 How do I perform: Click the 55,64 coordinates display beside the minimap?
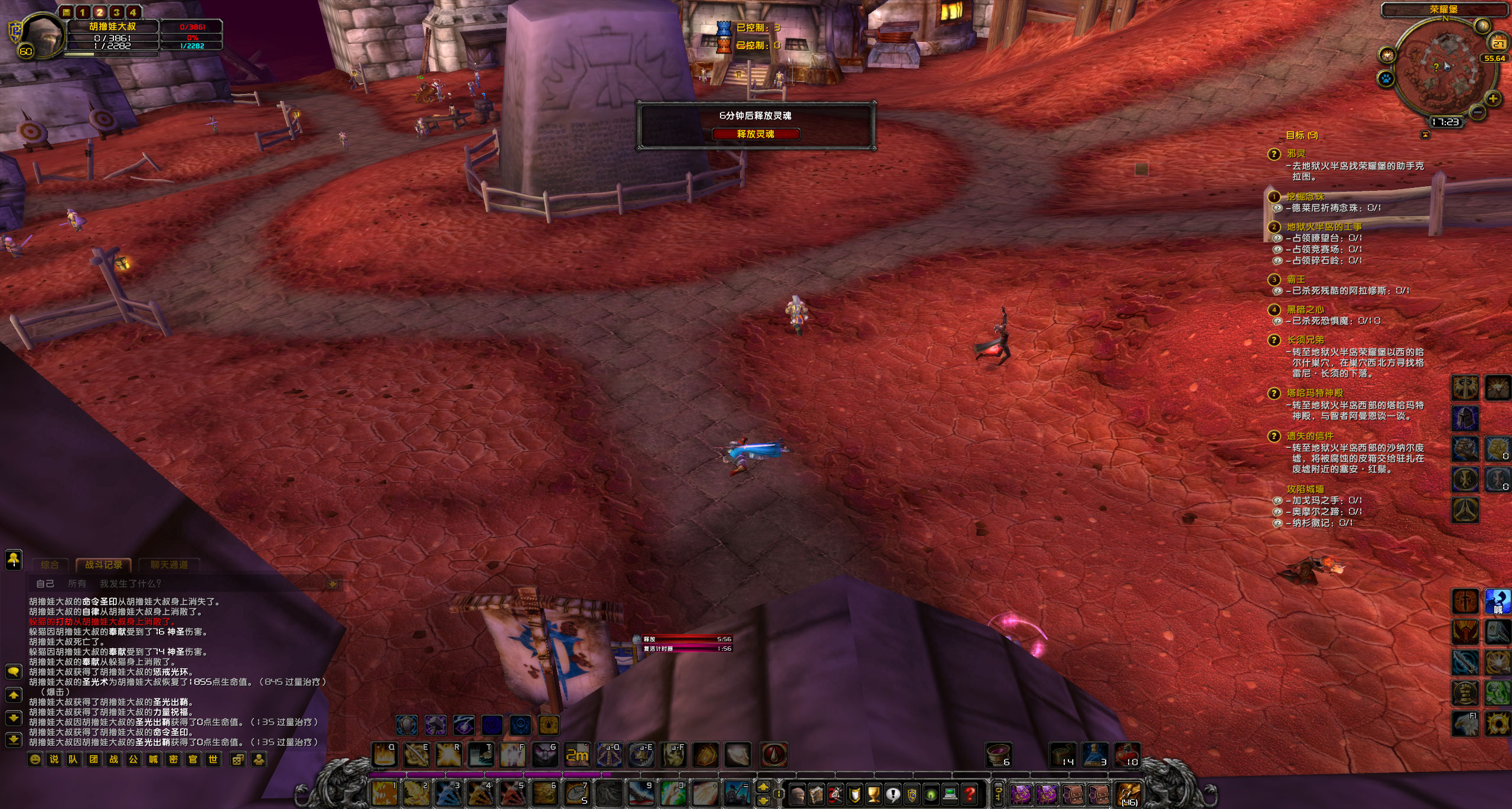point(1495,58)
